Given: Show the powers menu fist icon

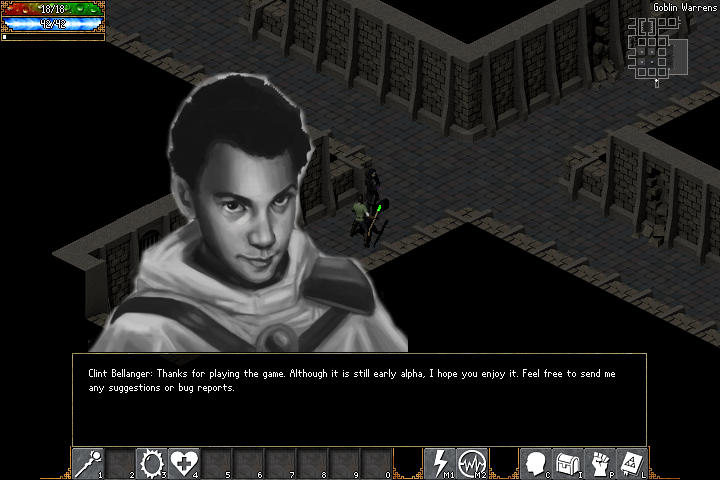Looking at the screenshot, I should (600, 463).
